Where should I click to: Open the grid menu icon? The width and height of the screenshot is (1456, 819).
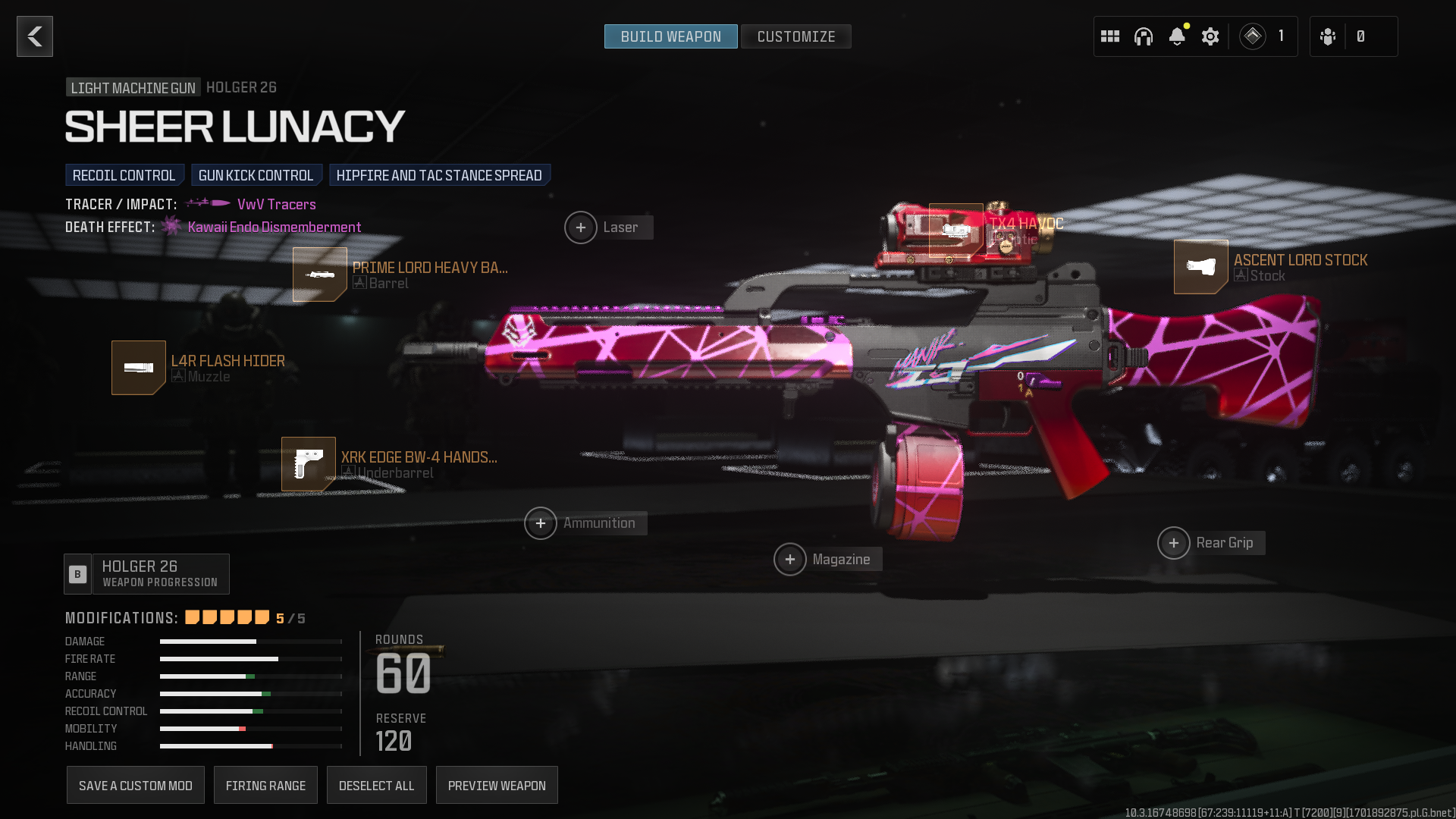1110,36
